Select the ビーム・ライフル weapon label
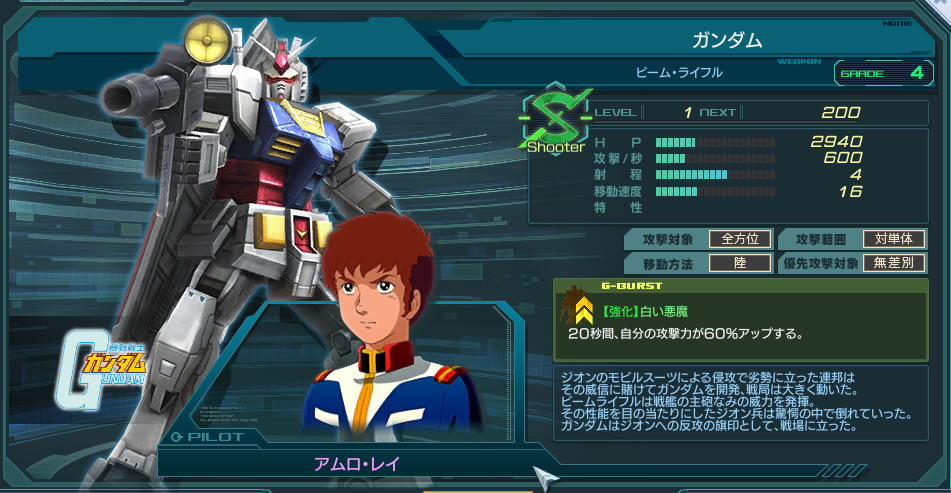 click(x=679, y=73)
